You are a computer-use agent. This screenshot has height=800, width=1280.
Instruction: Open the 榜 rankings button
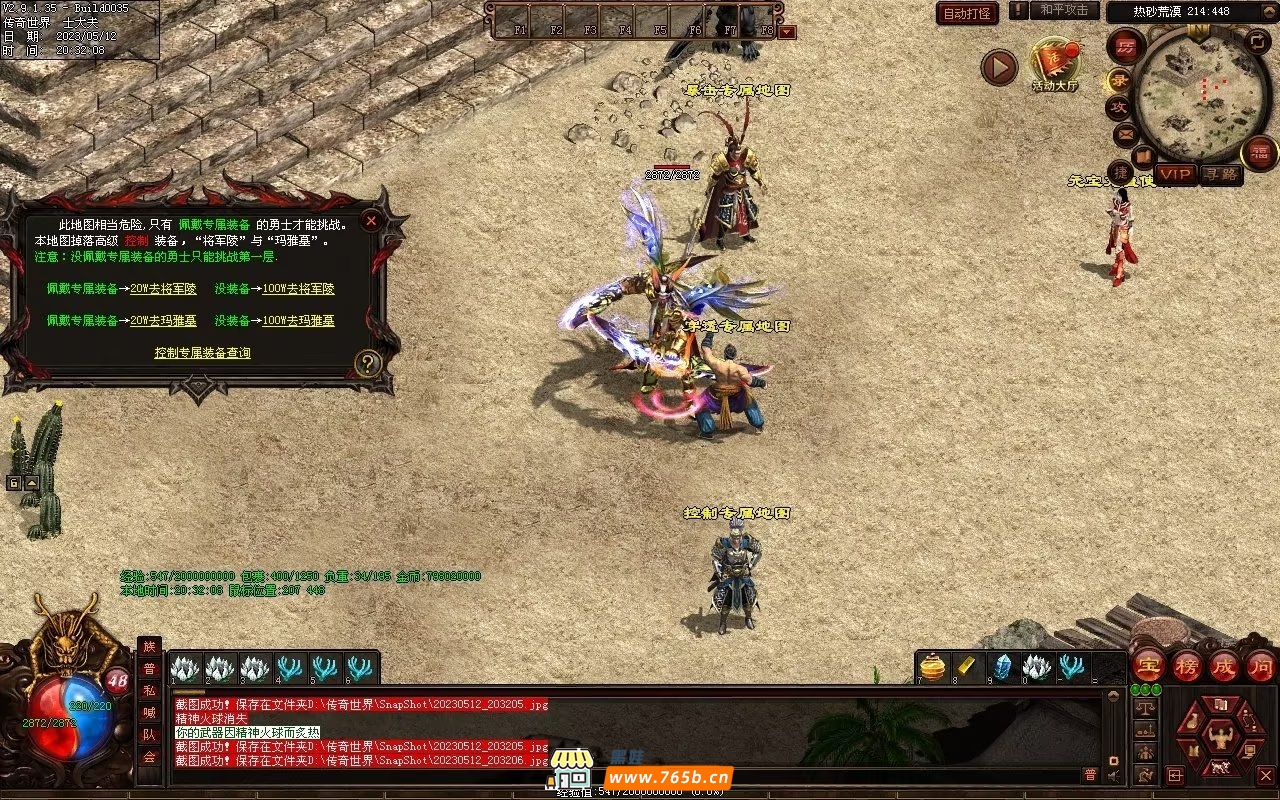[1186, 666]
